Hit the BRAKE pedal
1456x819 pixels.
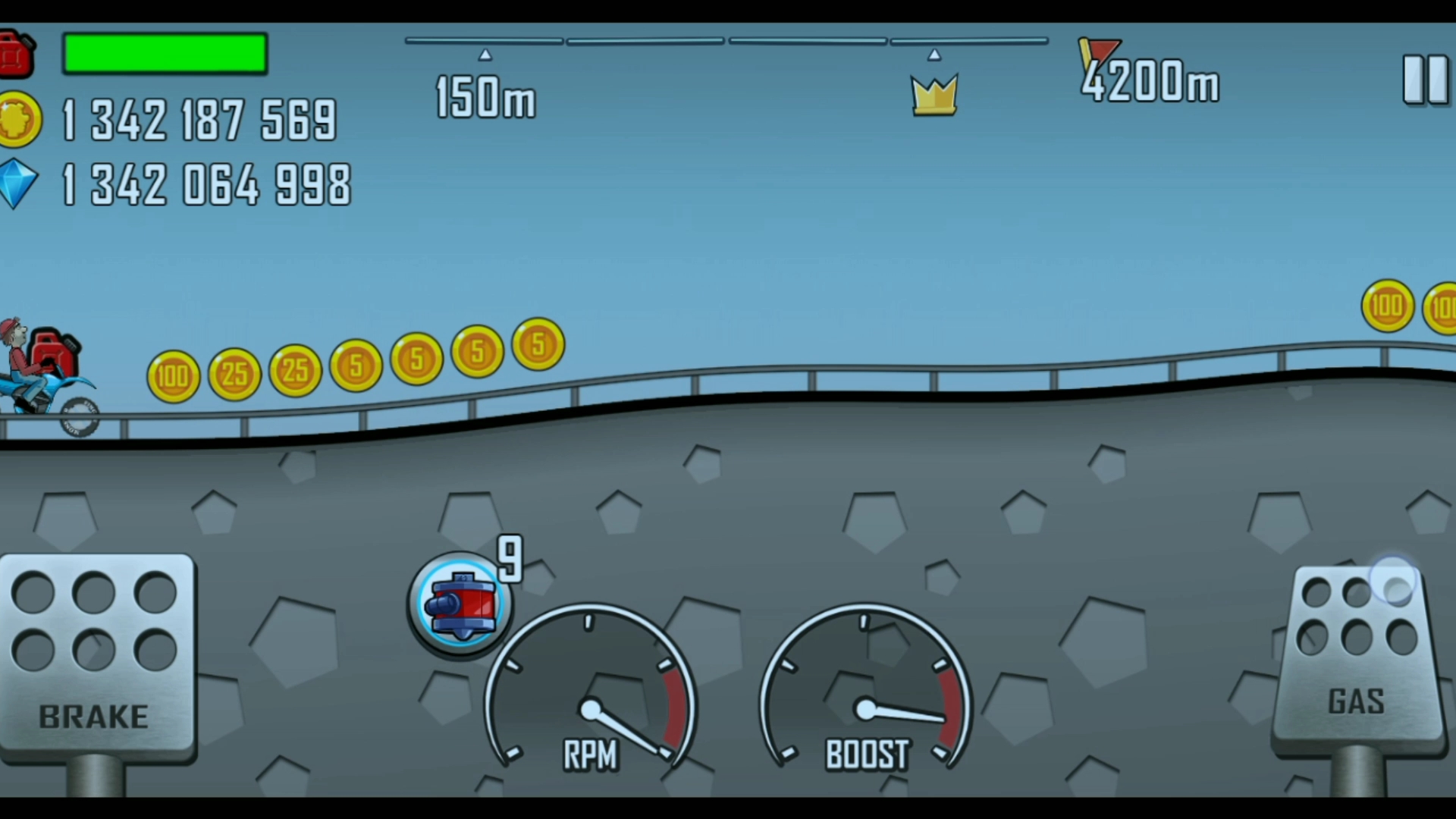(96, 658)
